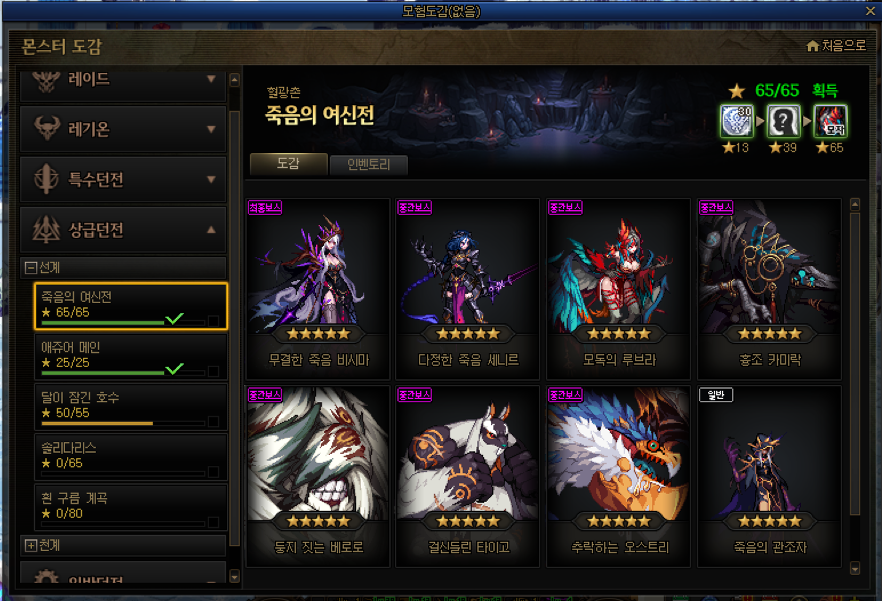Viewport: 882px width, 601px height.
Task: View the 무결한 죽음 비시마 boss card
Action: click(x=317, y=284)
